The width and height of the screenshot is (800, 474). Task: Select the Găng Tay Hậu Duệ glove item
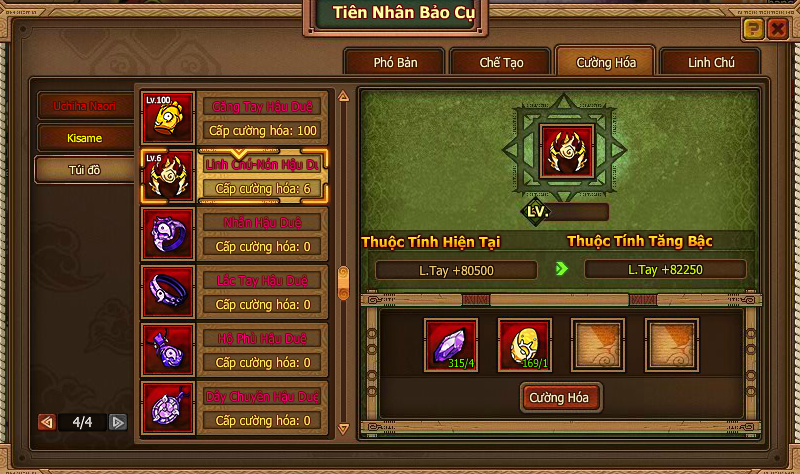238,118
